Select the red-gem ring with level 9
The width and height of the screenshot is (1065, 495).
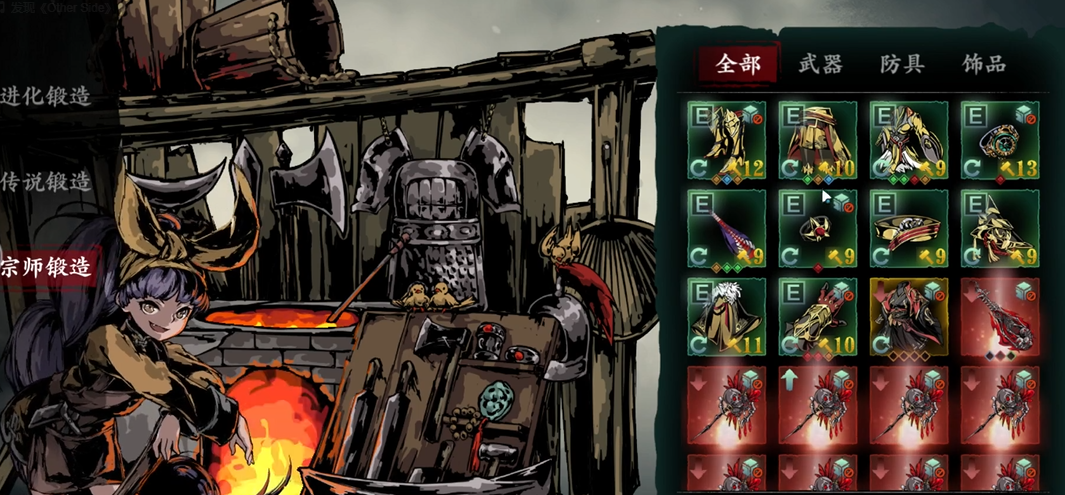pos(817,229)
